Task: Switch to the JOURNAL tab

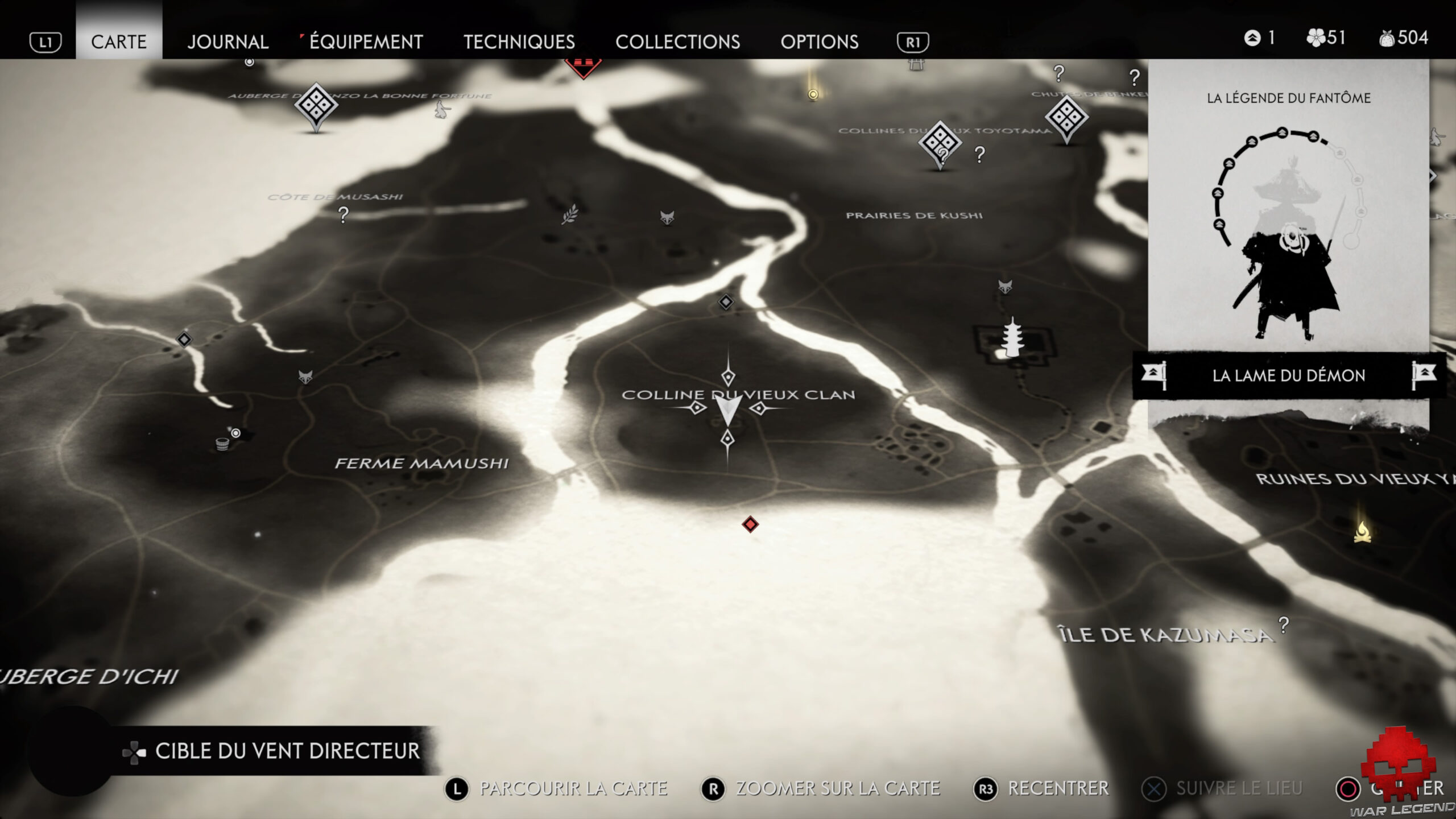Action: (227, 42)
